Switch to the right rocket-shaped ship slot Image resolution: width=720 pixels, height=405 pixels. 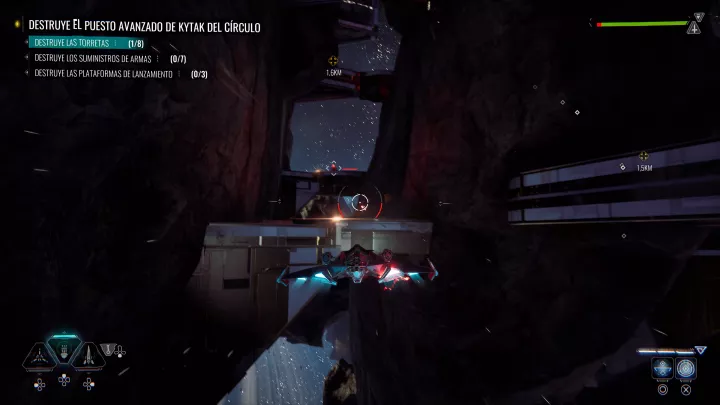tap(88, 353)
